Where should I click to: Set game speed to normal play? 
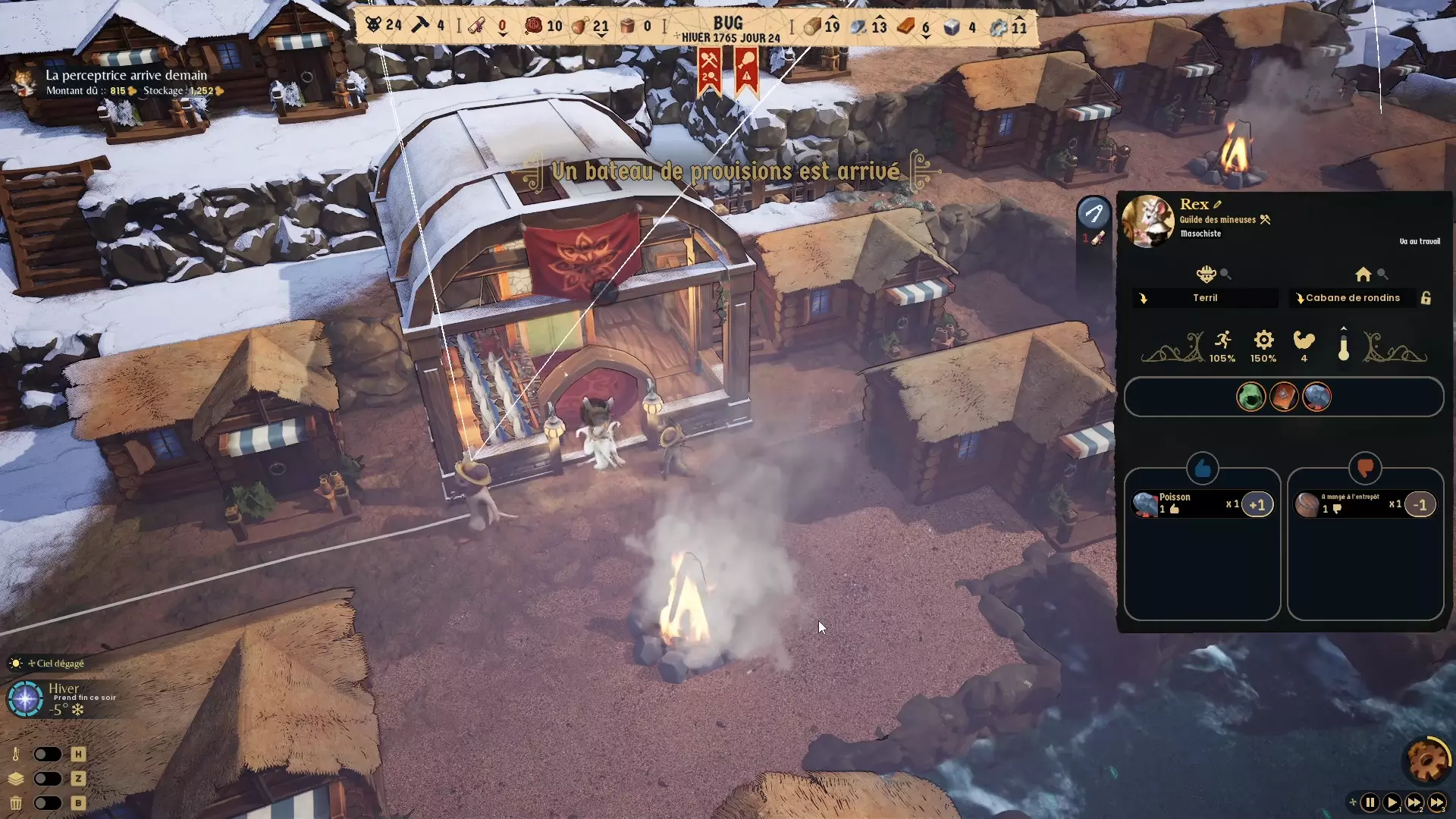(1392, 802)
